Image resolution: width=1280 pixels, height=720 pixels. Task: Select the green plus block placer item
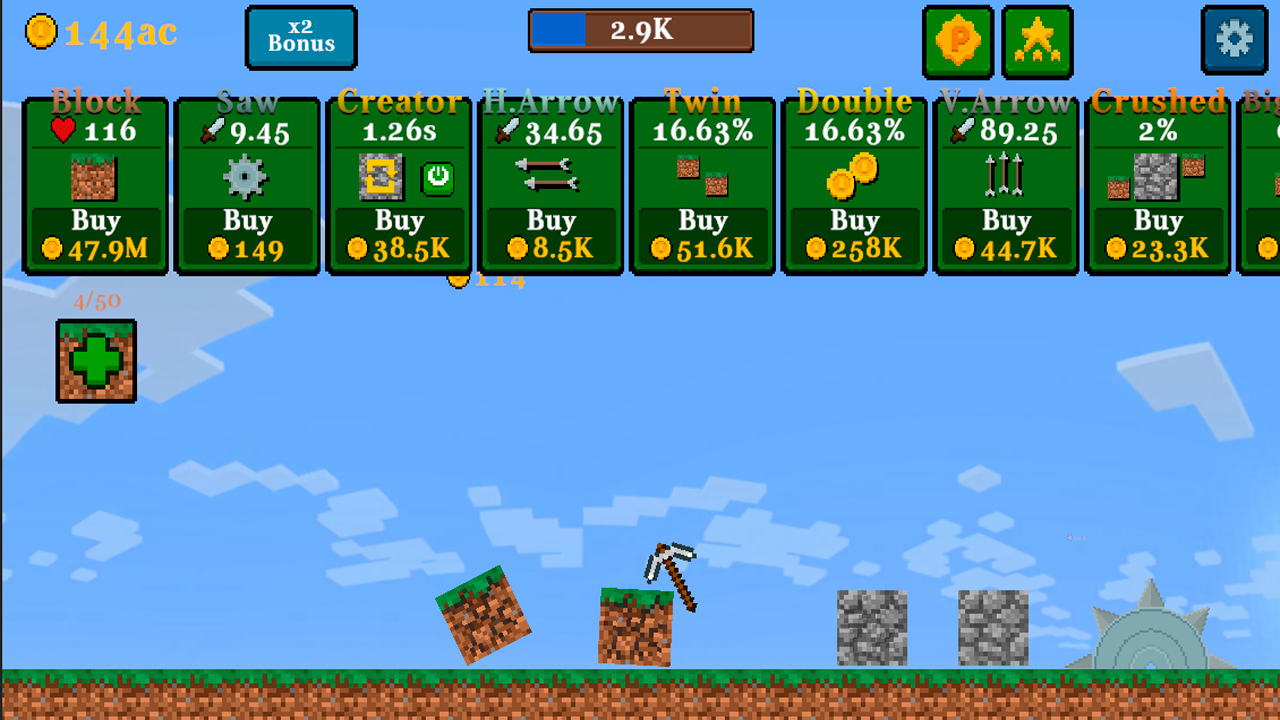click(96, 360)
